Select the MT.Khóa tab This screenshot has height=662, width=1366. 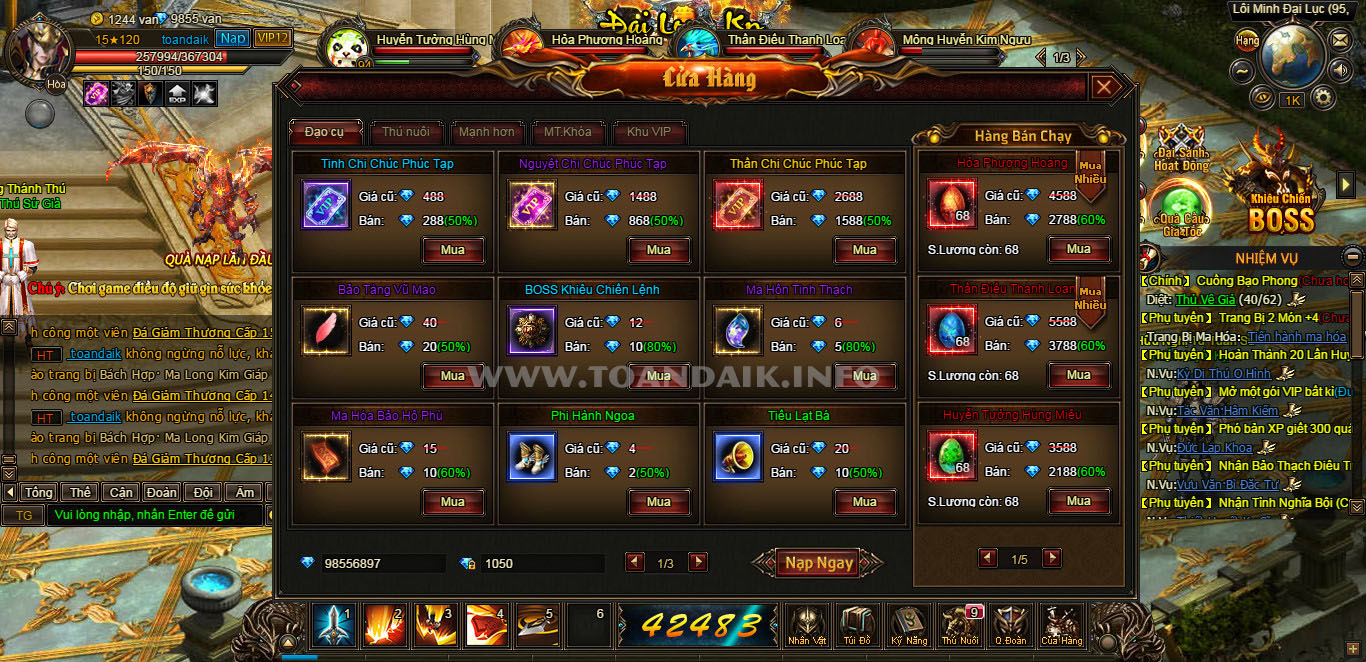coord(567,132)
